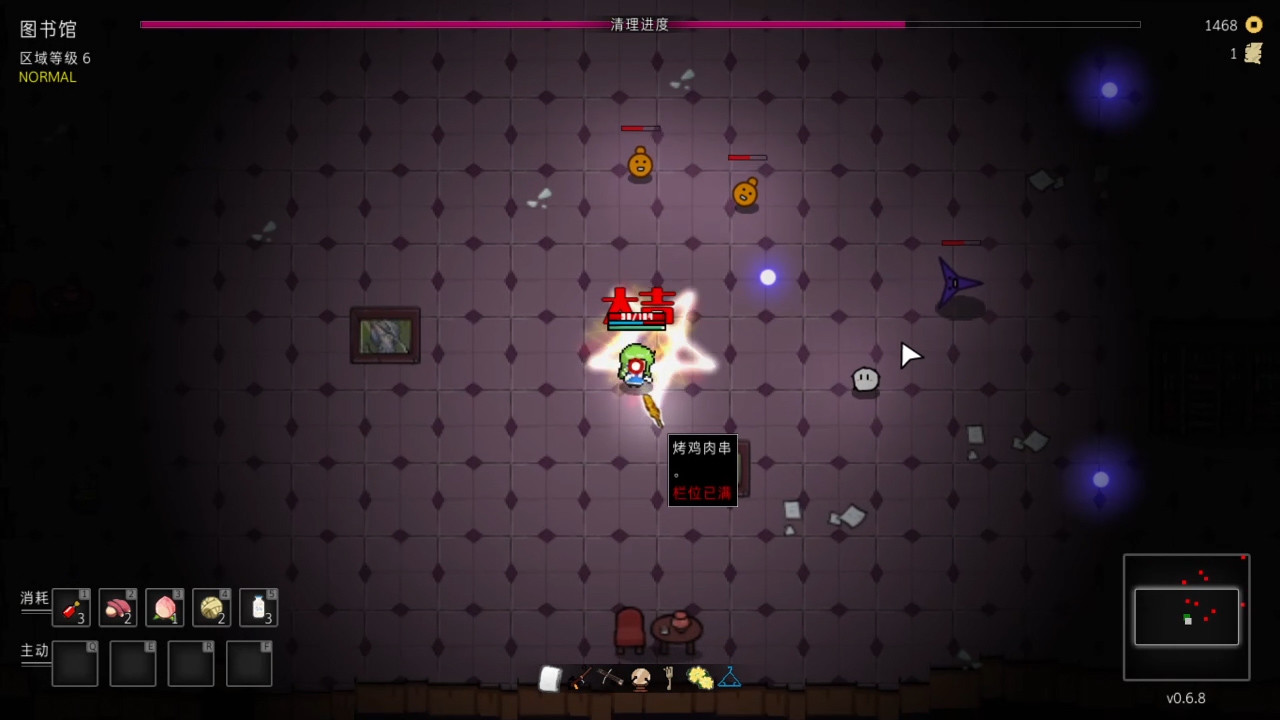Select the white tofu icon in the bottom hotbar

coord(550,678)
